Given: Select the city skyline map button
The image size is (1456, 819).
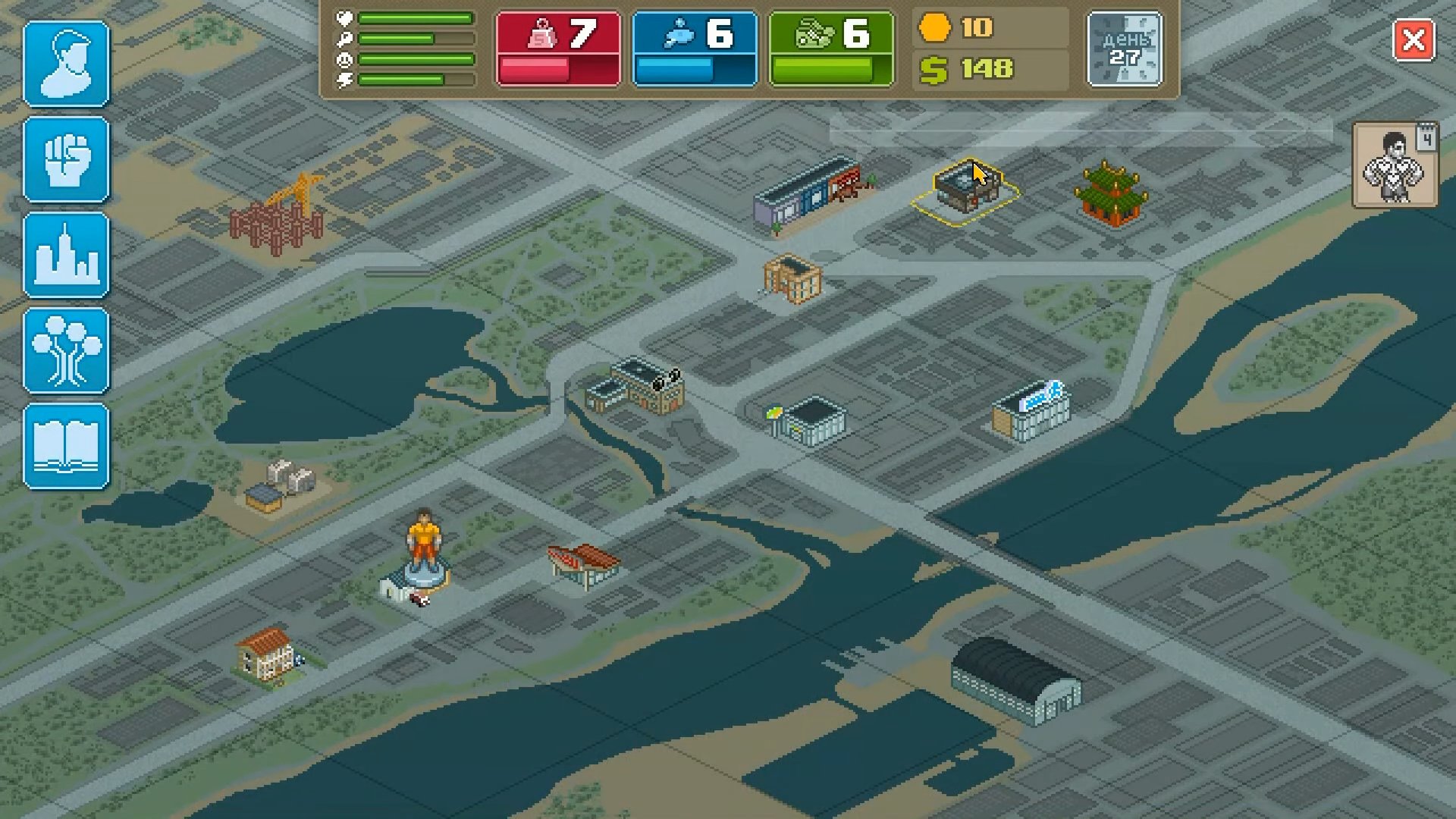Looking at the screenshot, I should [67, 256].
